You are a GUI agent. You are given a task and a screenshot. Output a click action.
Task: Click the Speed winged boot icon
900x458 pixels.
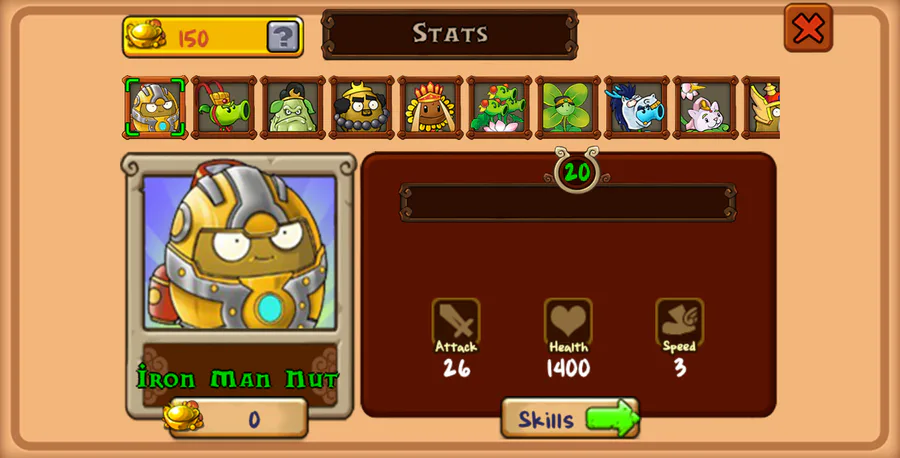[680, 322]
